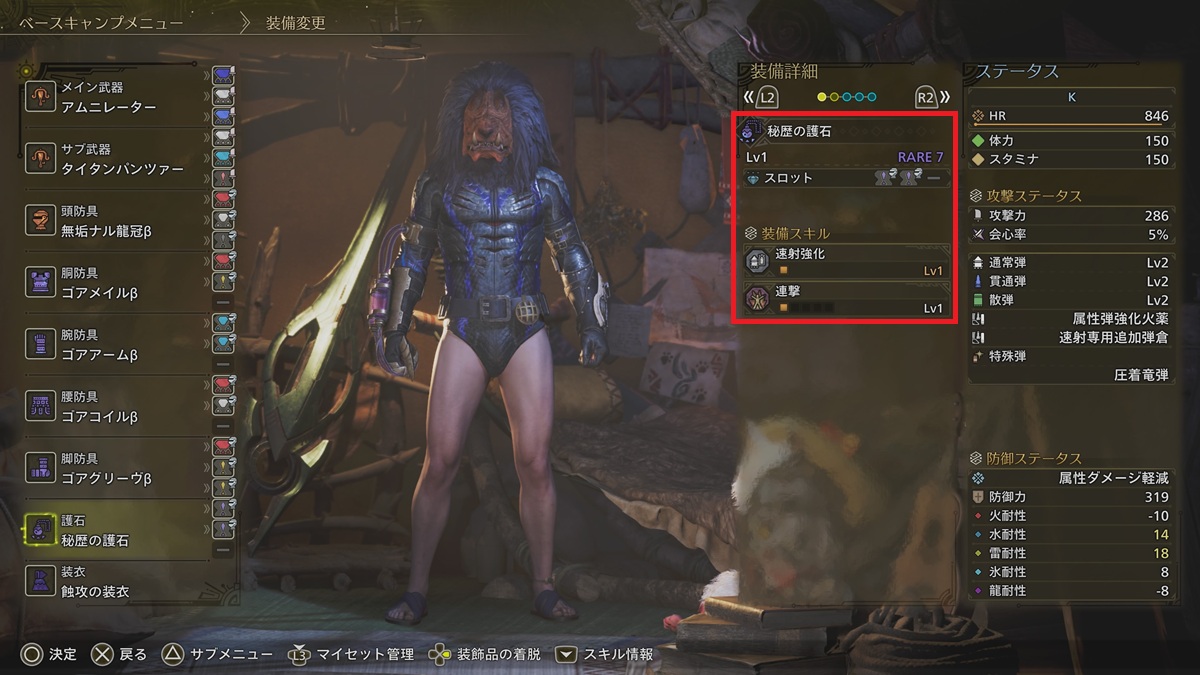1200x675 pixels.
Task: Select sub weapon タイタンバンツァー
Action: 120,160
